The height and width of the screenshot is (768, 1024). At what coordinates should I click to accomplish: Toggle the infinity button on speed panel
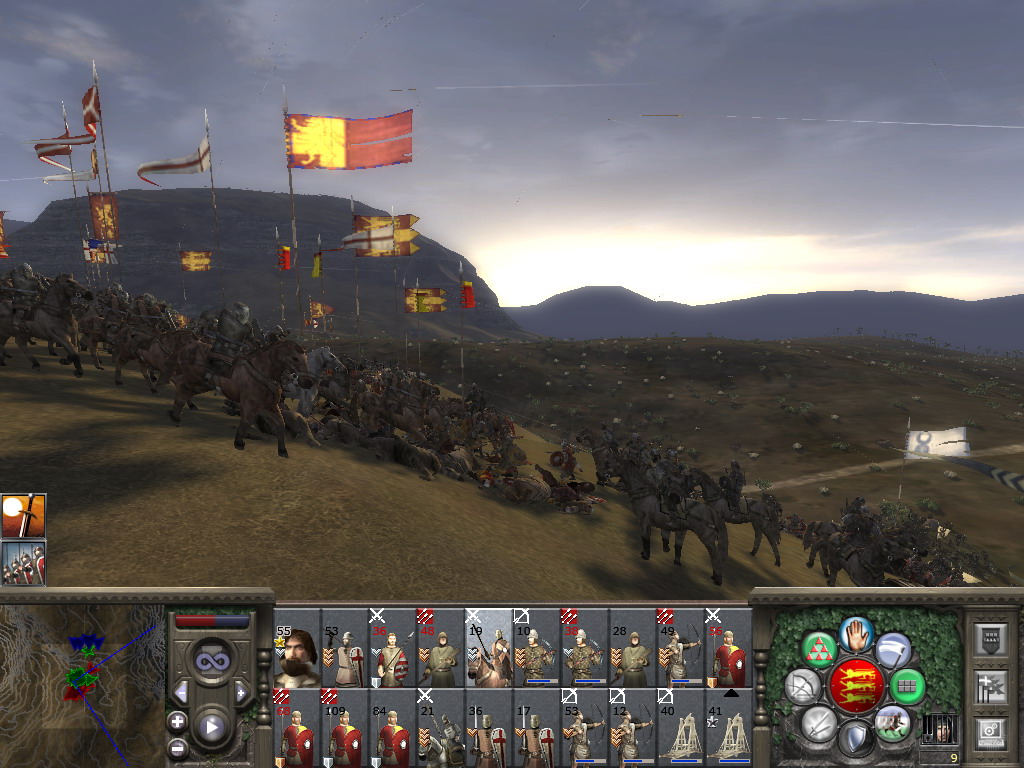[211, 661]
